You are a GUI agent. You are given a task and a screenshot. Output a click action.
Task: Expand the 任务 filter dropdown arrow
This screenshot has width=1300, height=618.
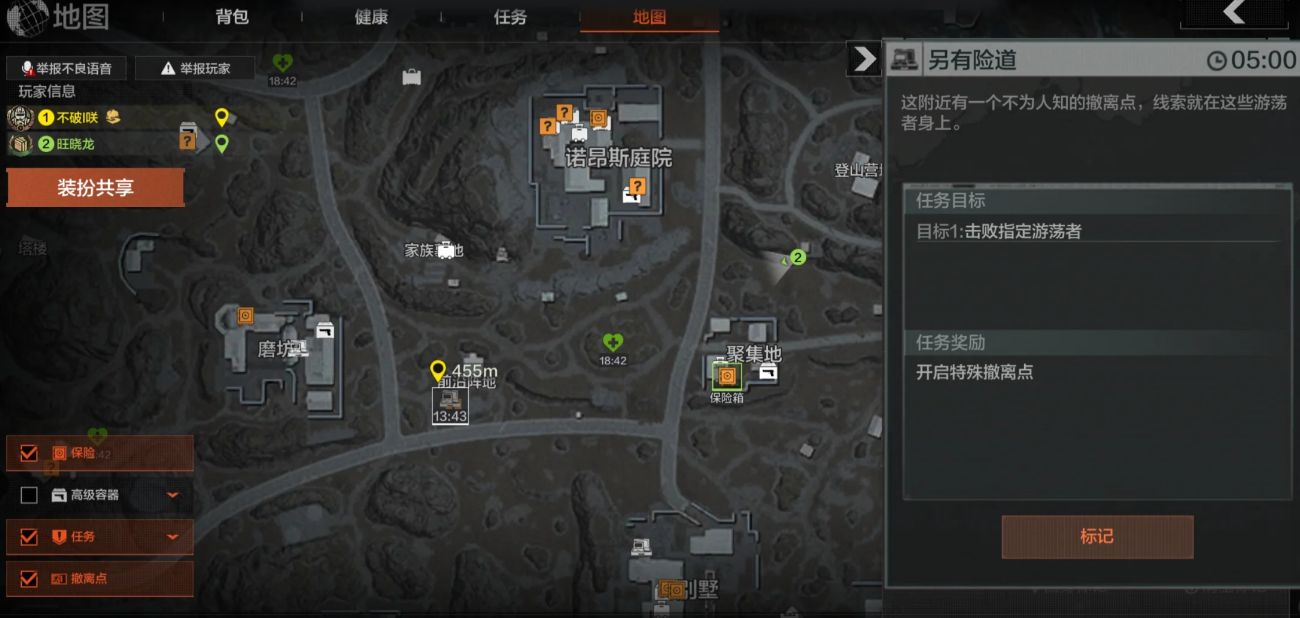(x=173, y=537)
